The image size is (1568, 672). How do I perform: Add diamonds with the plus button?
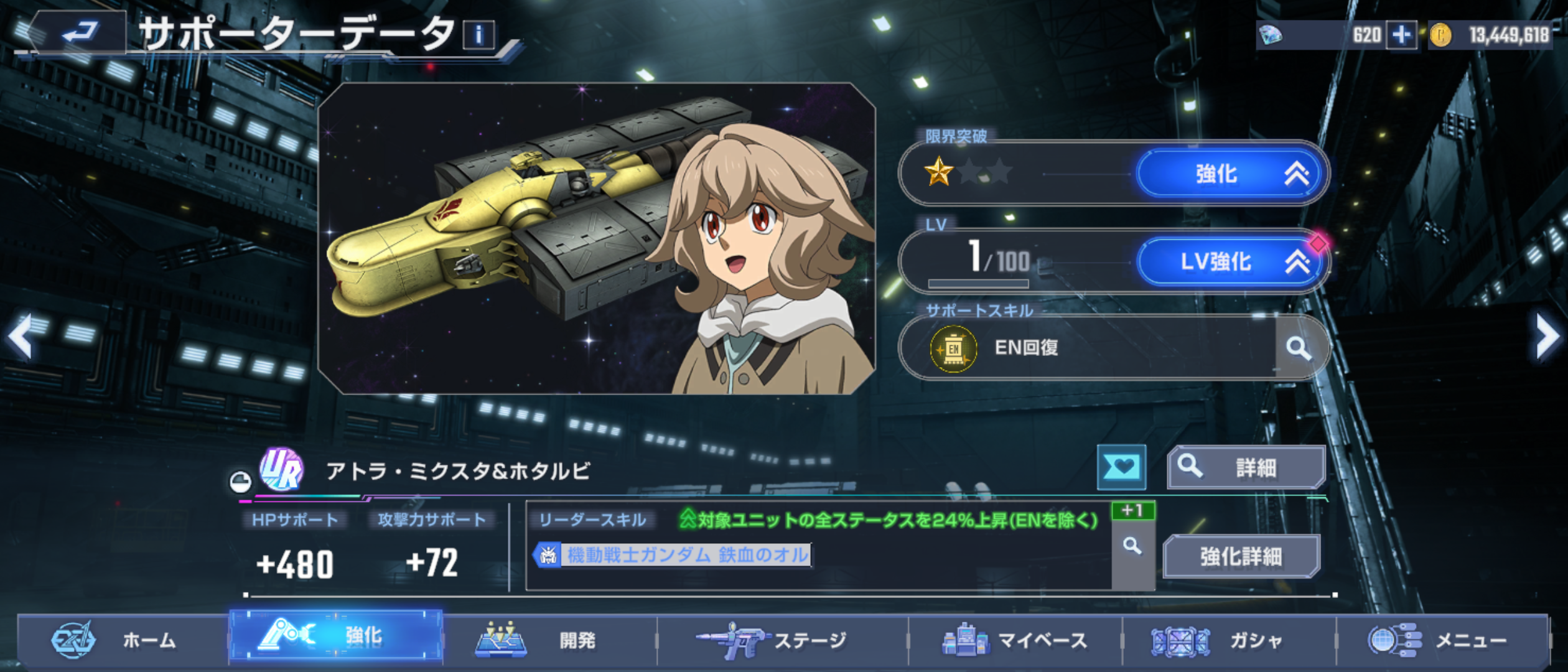[1401, 35]
